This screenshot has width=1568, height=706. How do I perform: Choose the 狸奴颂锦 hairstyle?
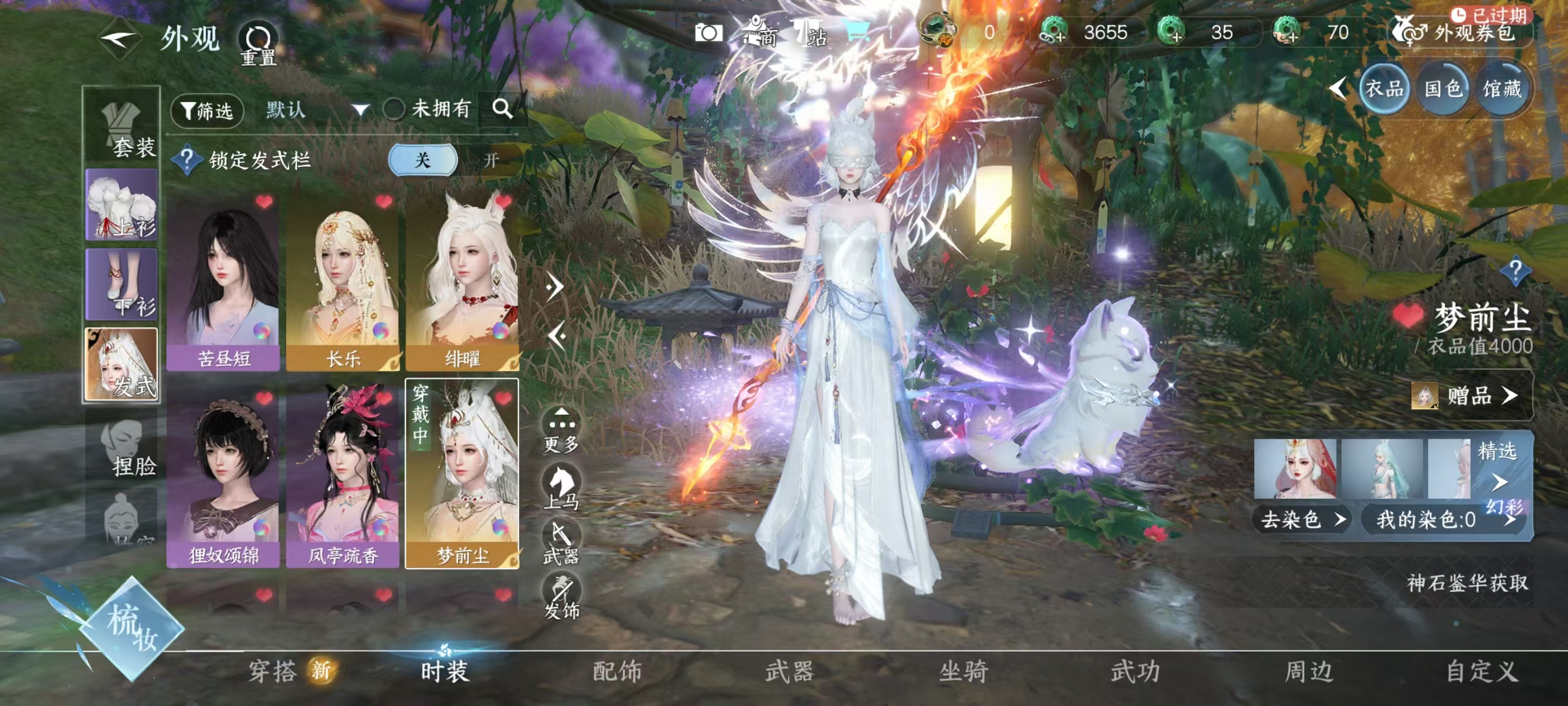(223, 477)
